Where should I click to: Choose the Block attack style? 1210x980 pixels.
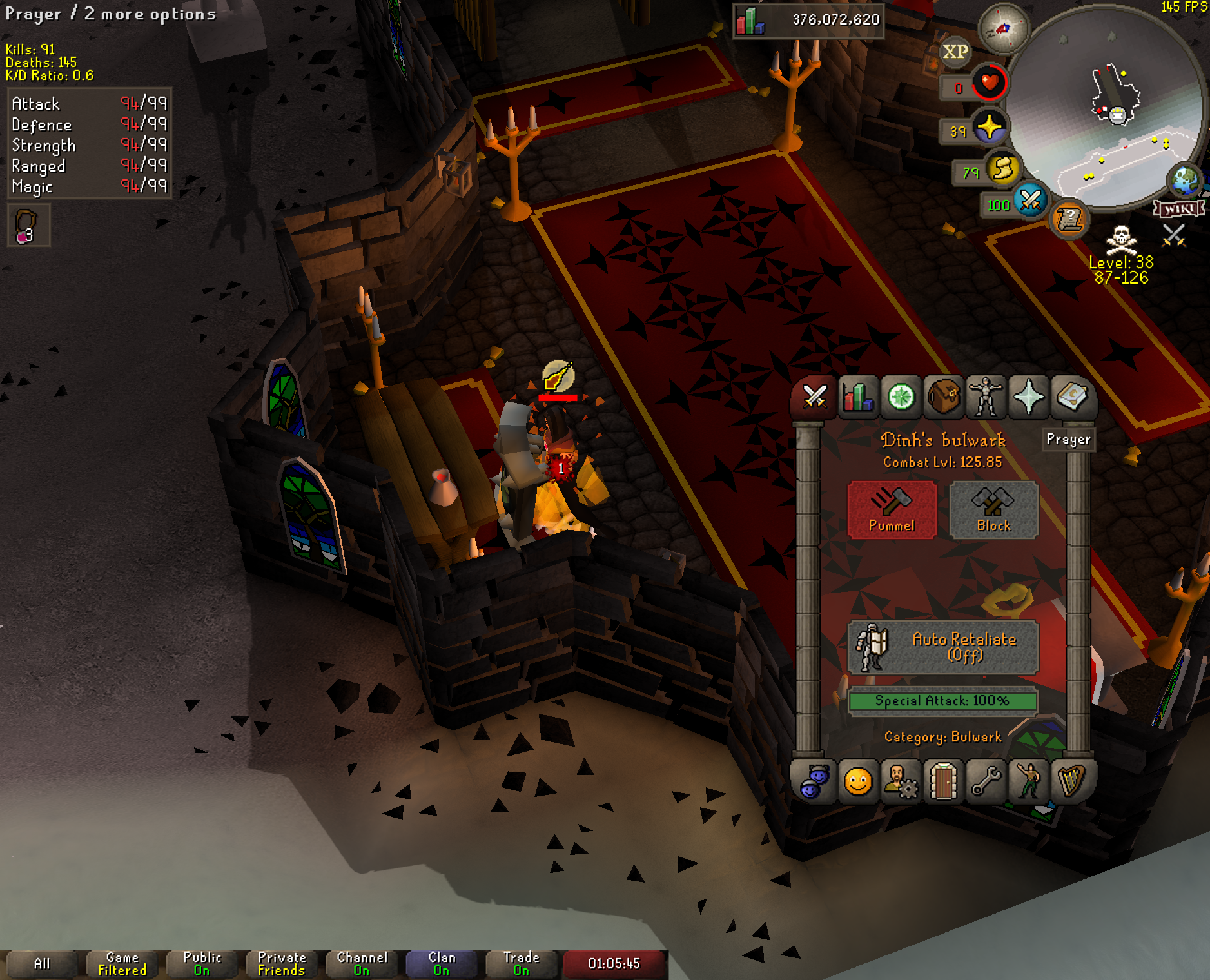993,509
